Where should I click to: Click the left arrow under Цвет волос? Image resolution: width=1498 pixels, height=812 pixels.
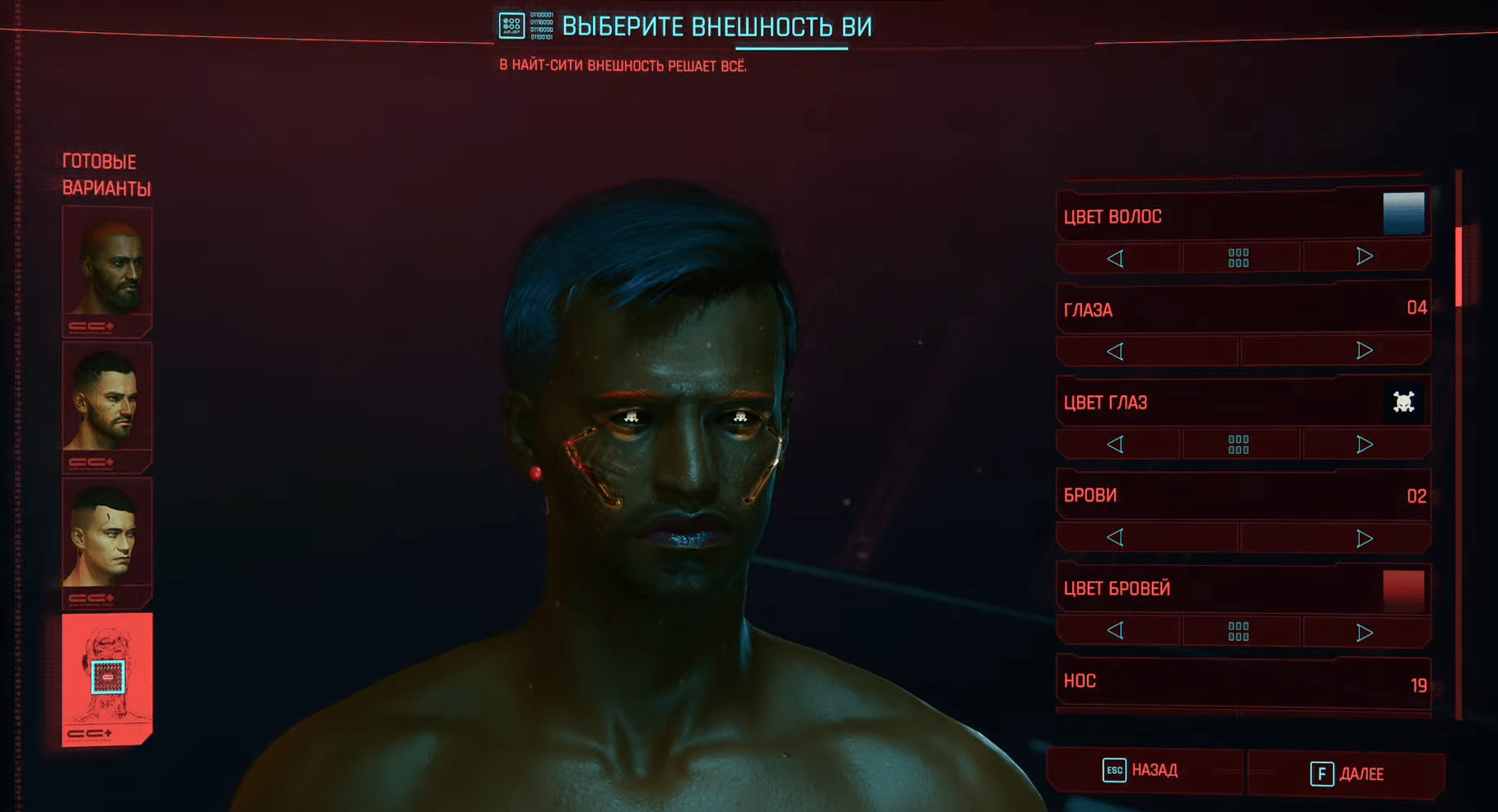tap(1115, 259)
